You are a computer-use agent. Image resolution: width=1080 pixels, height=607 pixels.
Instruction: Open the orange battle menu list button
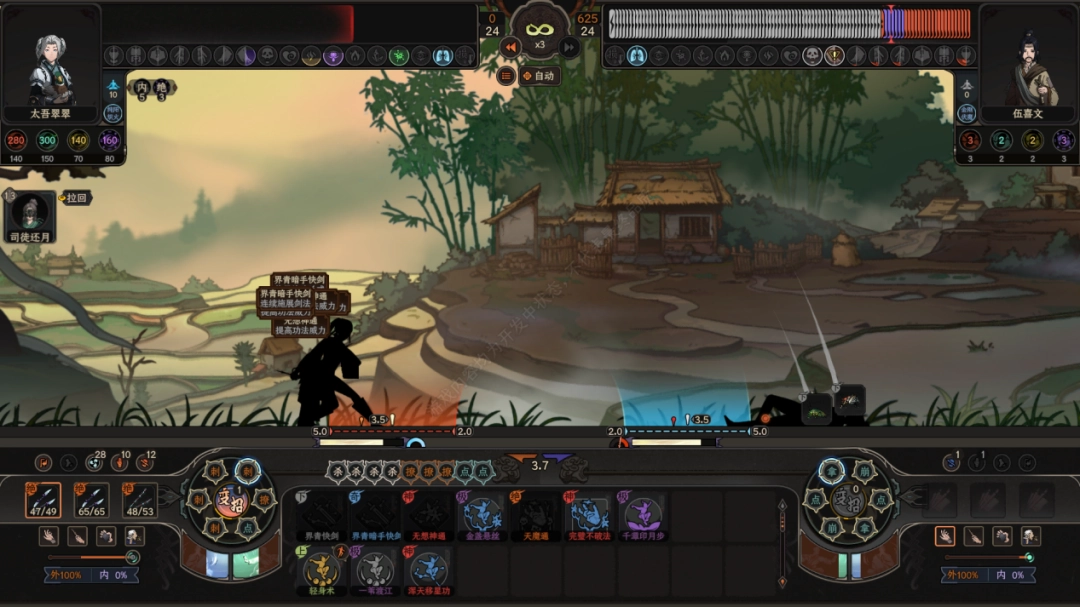tap(506, 75)
